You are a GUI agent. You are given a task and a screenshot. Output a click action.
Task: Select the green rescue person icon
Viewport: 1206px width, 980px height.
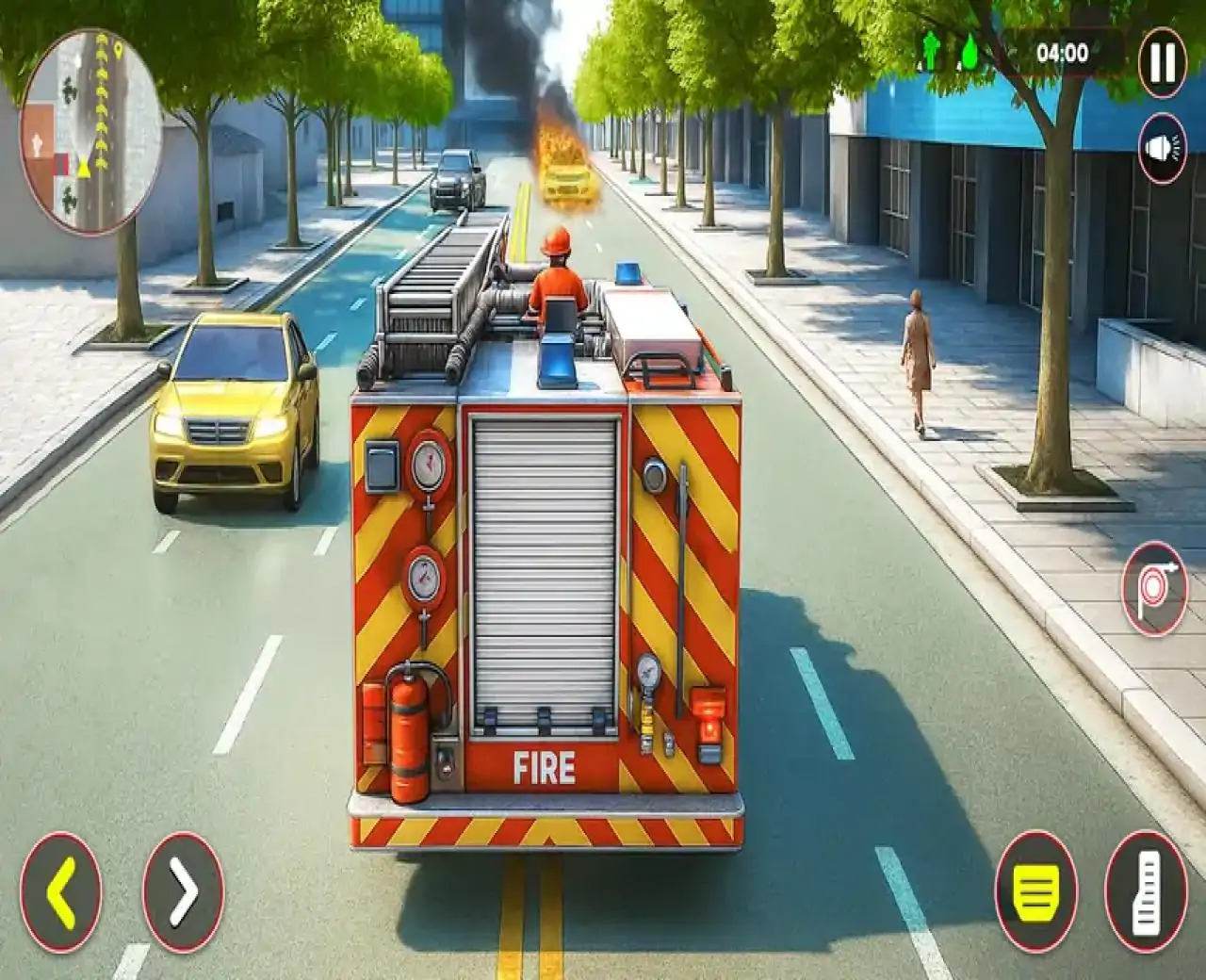929,51
